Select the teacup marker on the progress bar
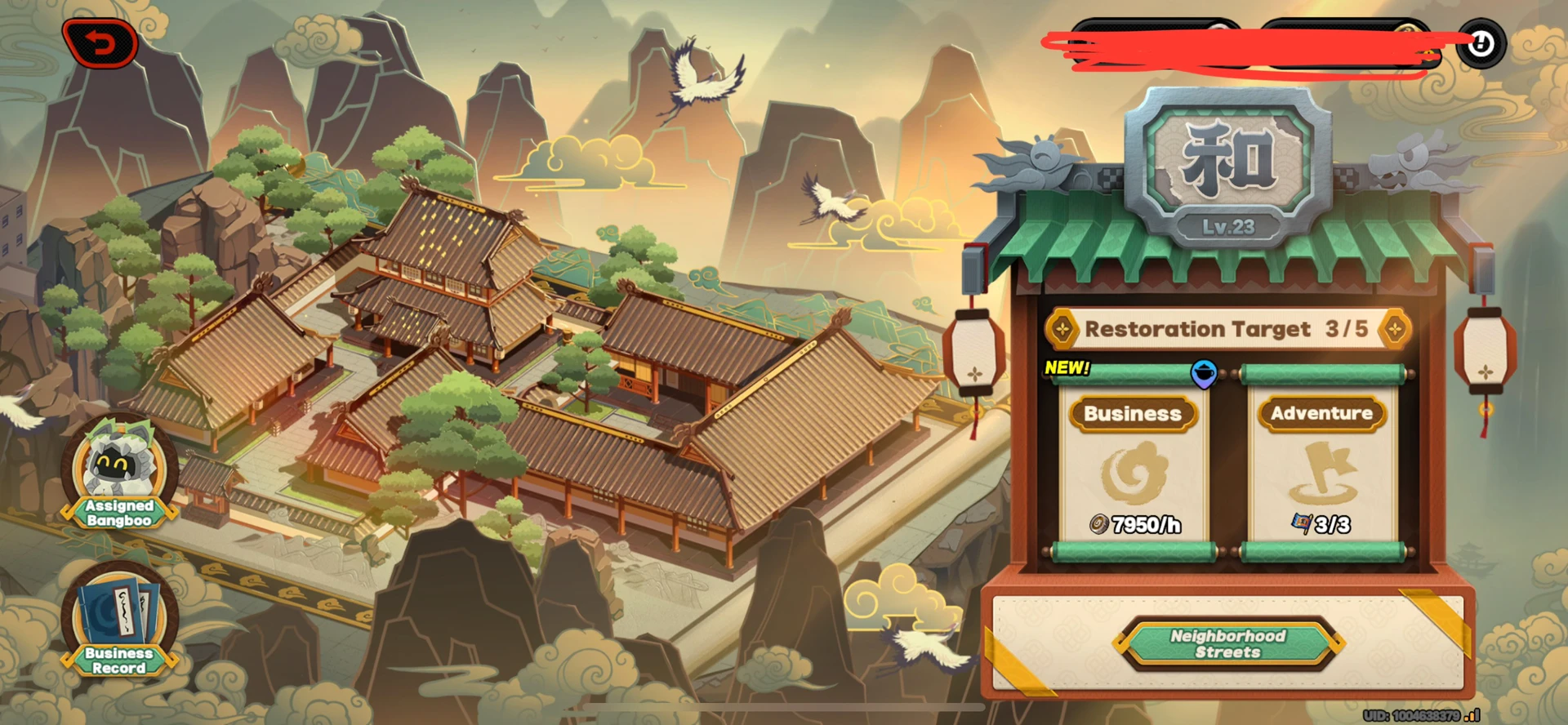1568x725 pixels. point(1203,371)
